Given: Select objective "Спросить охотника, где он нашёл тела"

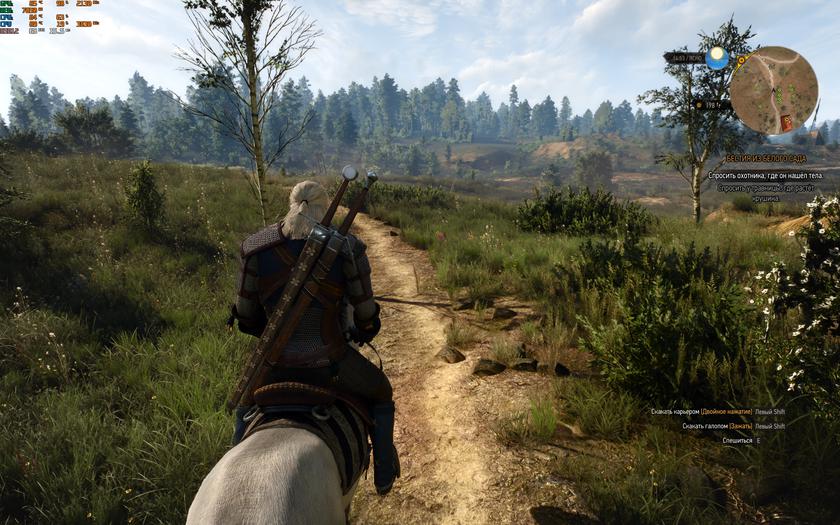Looking at the screenshot, I should tap(764, 175).
